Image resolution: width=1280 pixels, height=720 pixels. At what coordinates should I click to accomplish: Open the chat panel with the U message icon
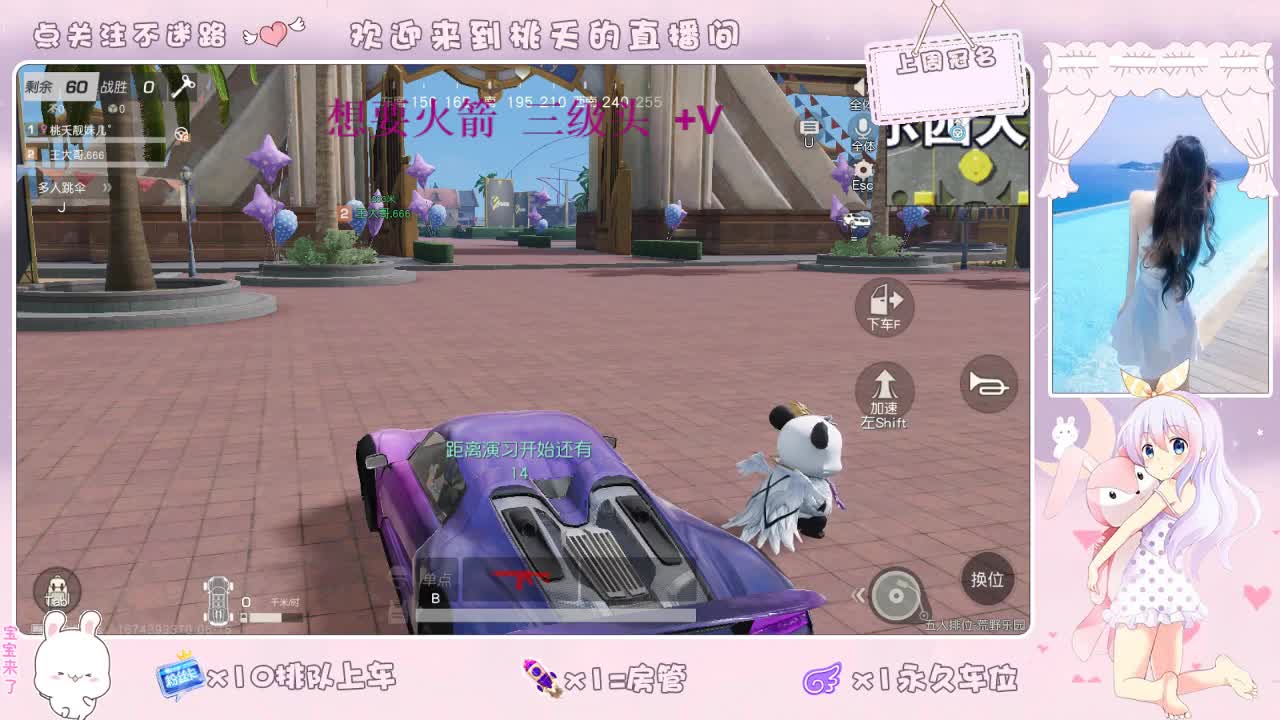(x=808, y=128)
